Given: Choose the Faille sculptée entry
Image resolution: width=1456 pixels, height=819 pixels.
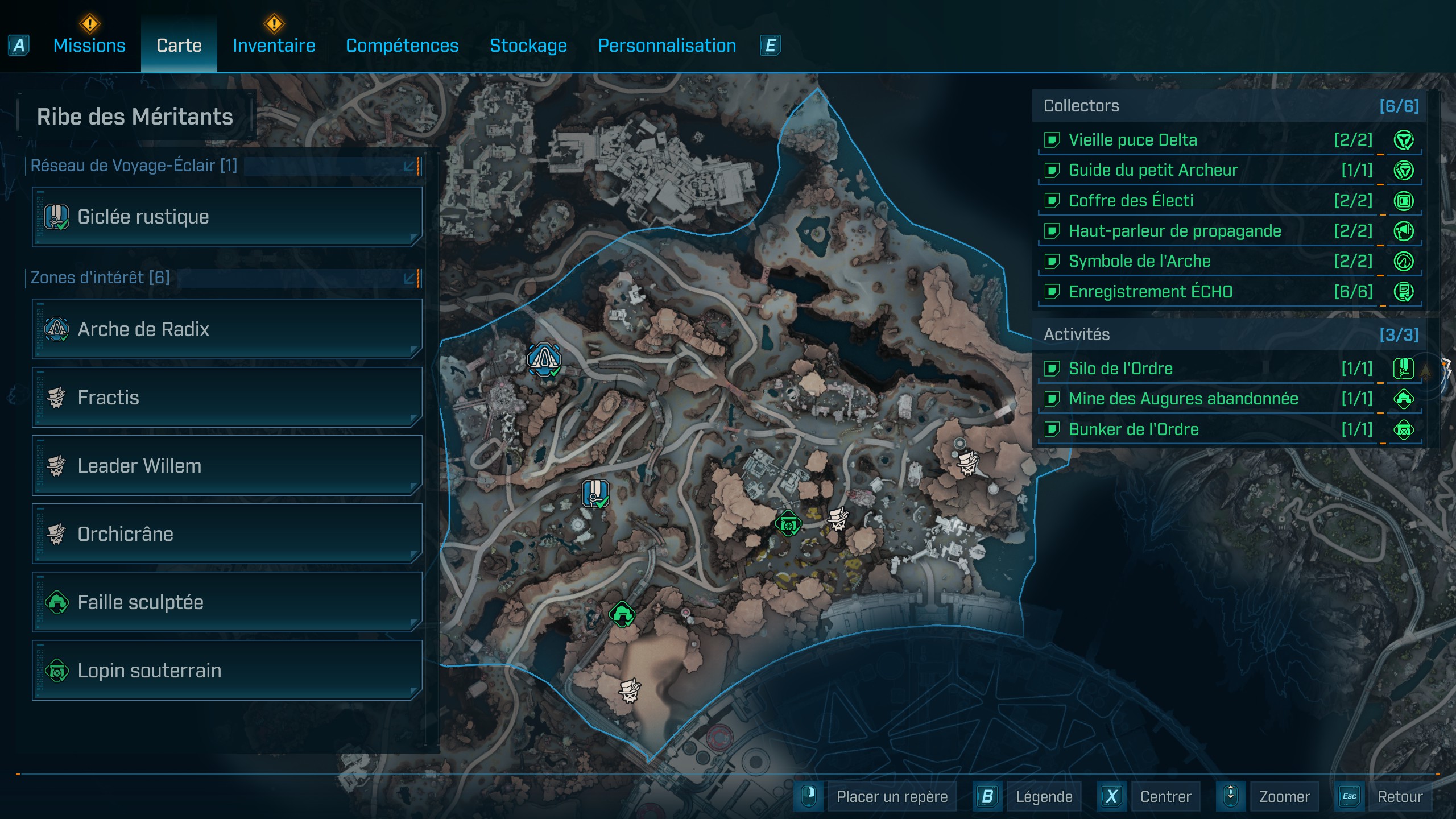Looking at the screenshot, I should point(227,602).
